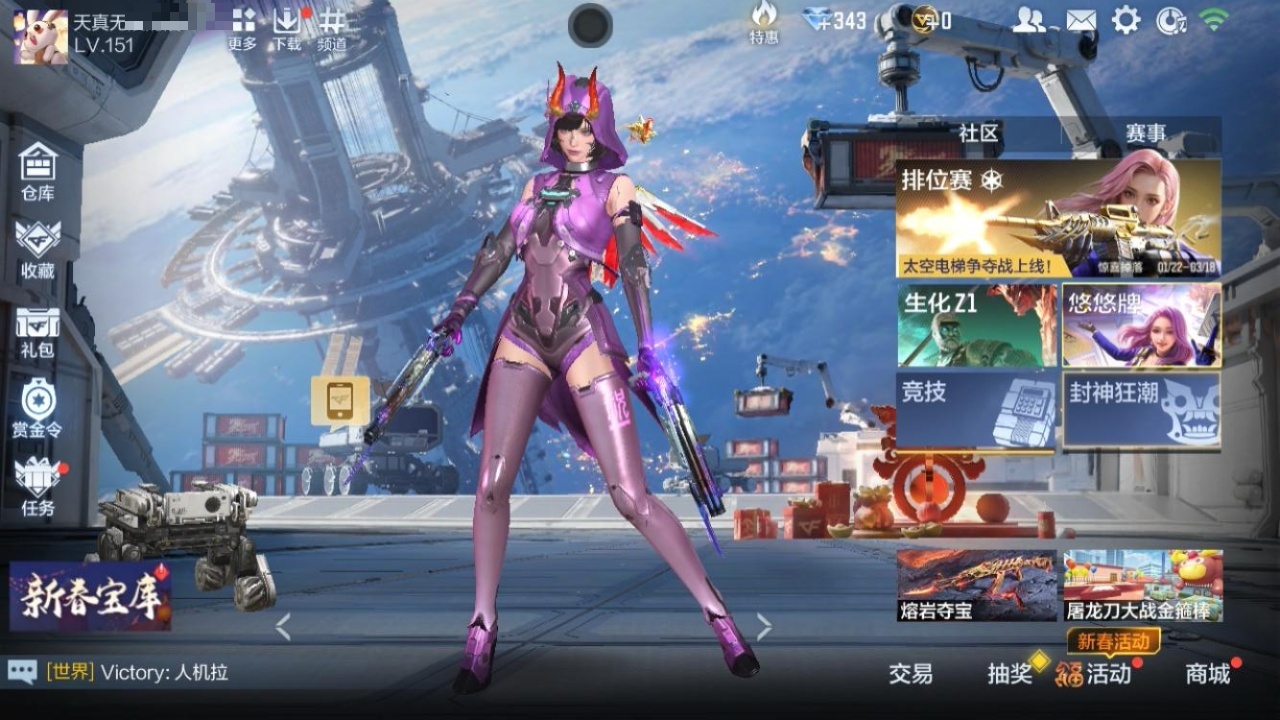Switch to the 社区 community tab
The height and width of the screenshot is (720, 1280).
(979, 133)
